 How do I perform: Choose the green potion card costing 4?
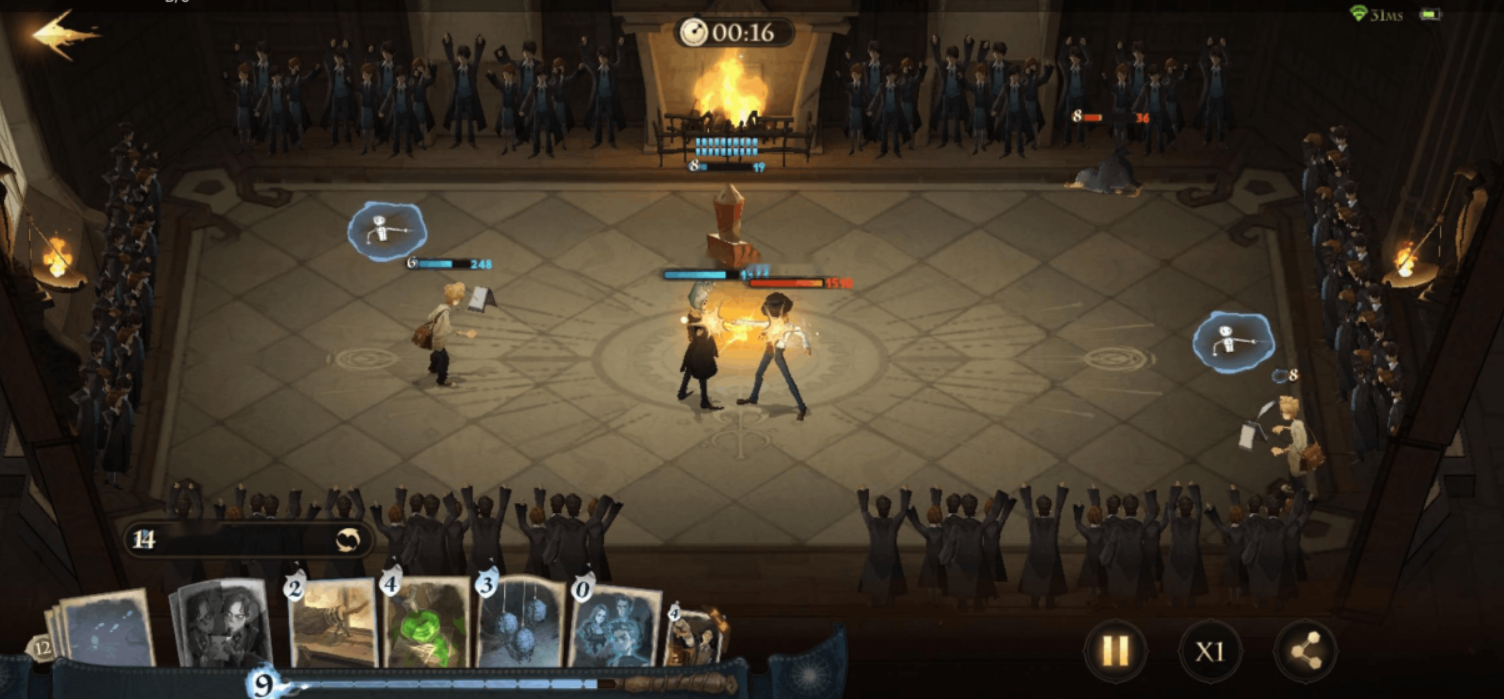427,623
